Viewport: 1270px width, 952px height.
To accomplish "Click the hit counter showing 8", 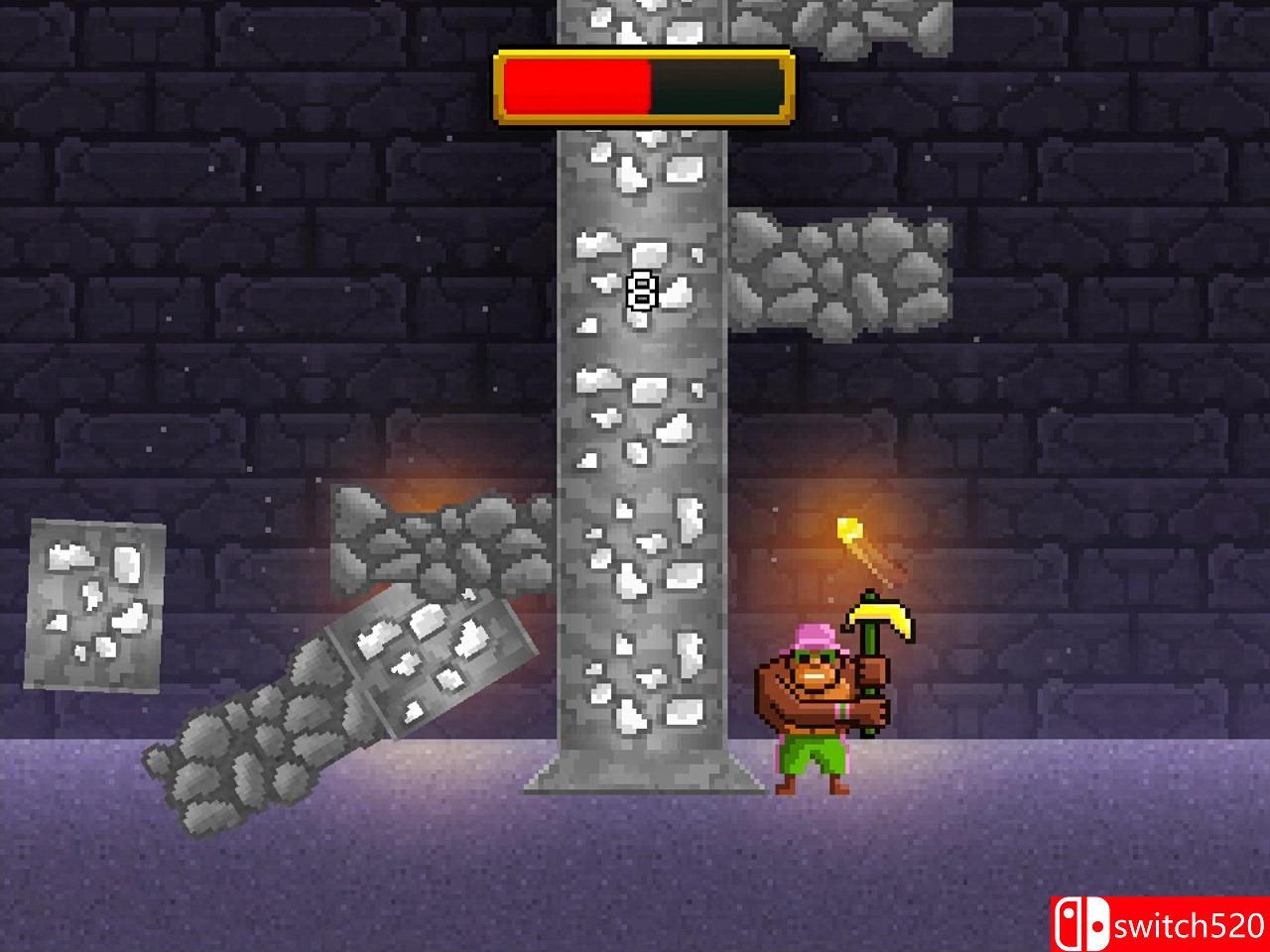I will tap(641, 292).
